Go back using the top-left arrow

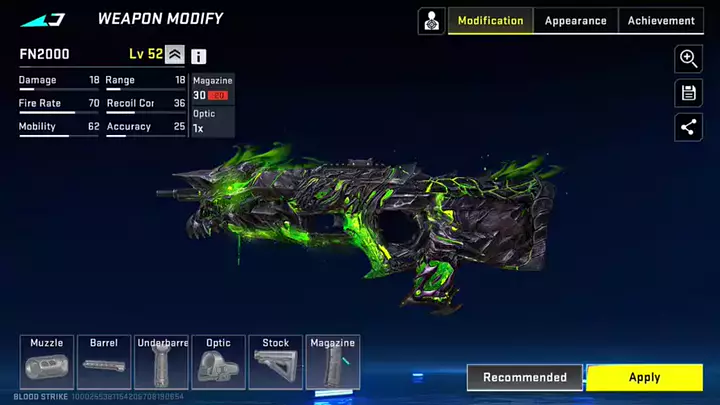42,19
